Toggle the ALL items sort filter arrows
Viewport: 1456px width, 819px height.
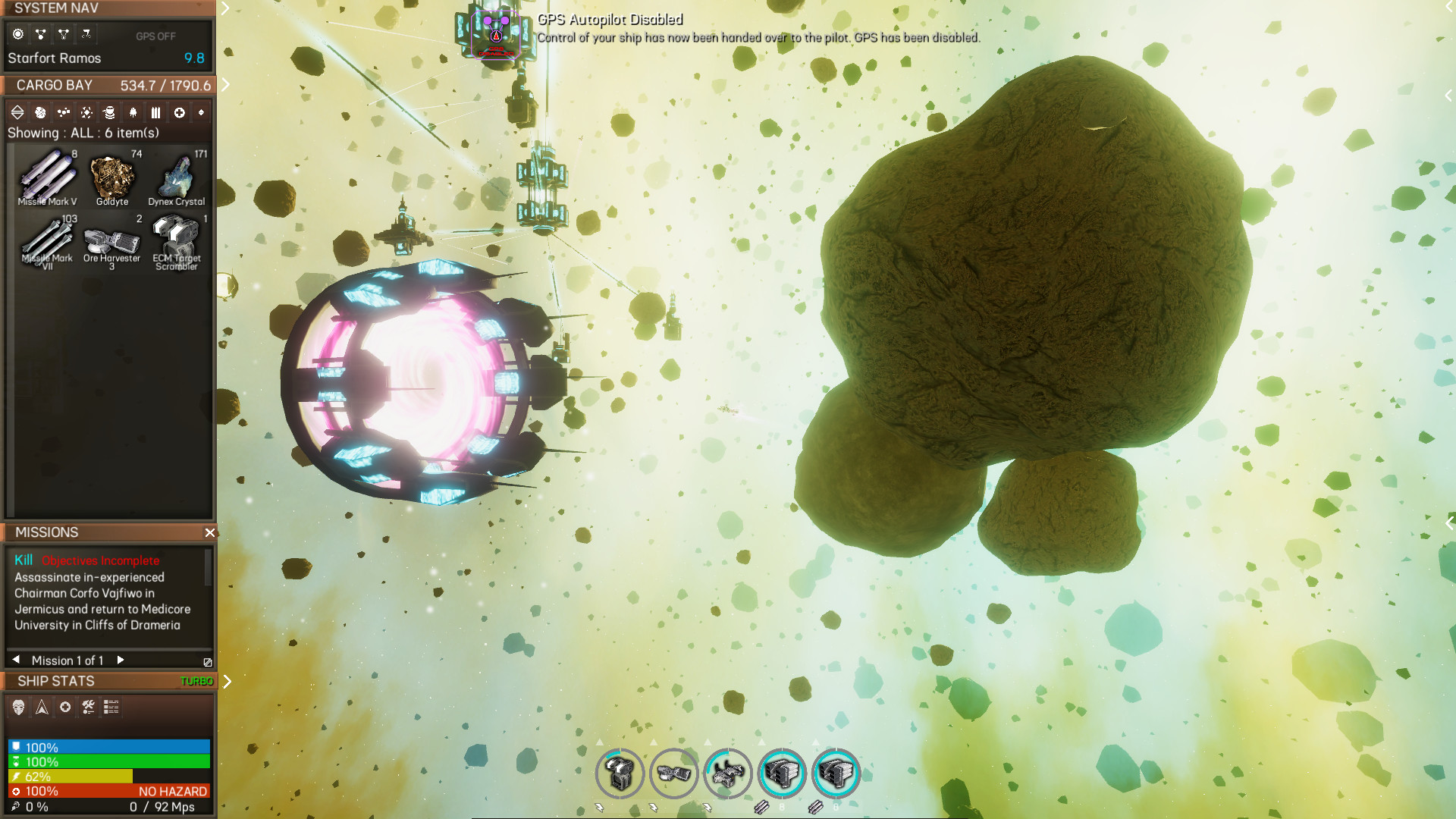(x=17, y=112)
